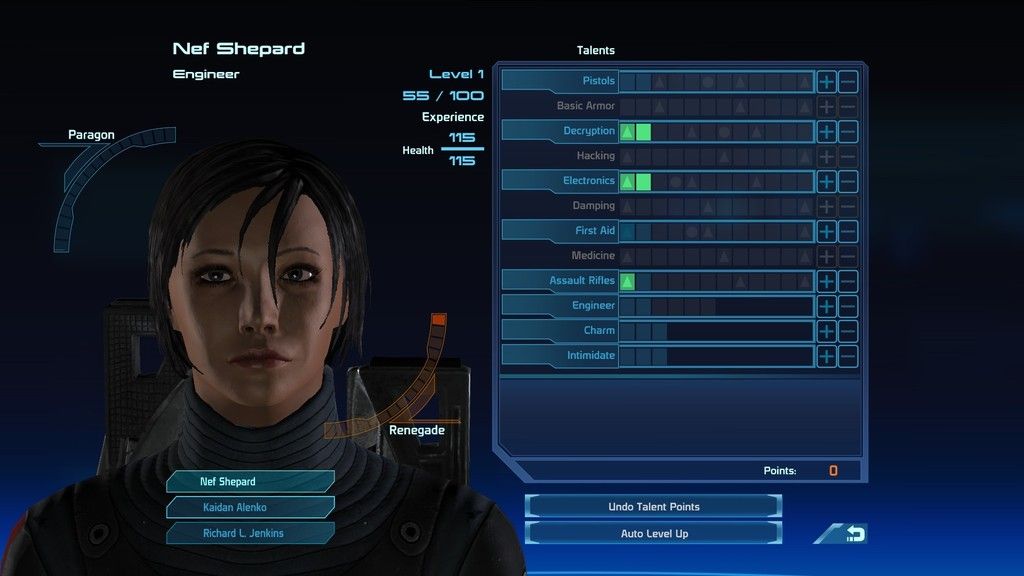This screenshot has width=1024, height=576.
Task: Select the Pistols talent row
Action: click(x=560, y=81)
